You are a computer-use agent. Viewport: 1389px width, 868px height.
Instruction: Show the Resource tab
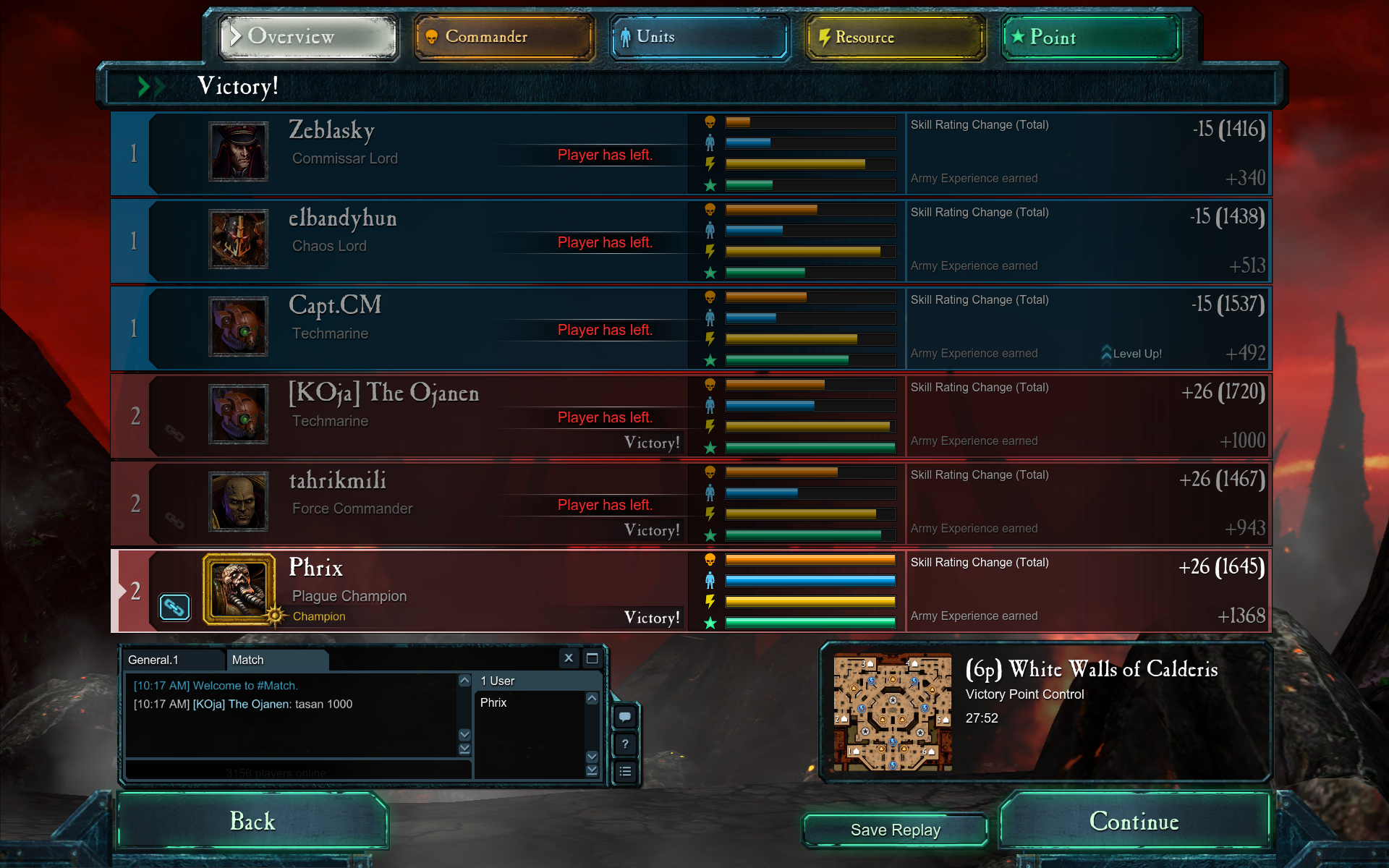click(895, 37)
